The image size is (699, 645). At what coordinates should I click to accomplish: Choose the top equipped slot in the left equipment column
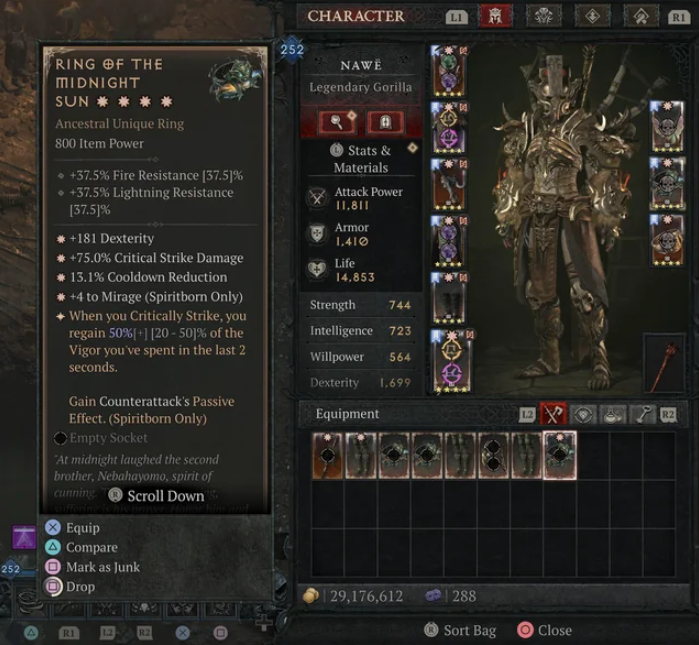pyautogui.click(x=447, y=70)
